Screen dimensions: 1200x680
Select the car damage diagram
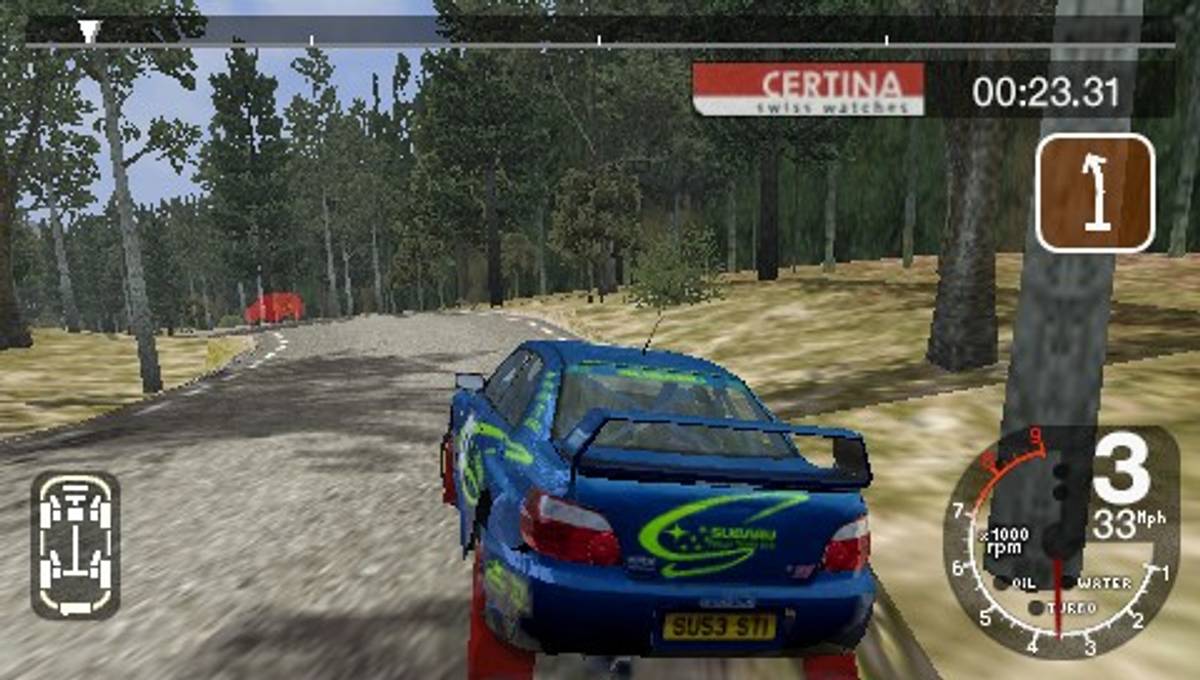point(75,545)
